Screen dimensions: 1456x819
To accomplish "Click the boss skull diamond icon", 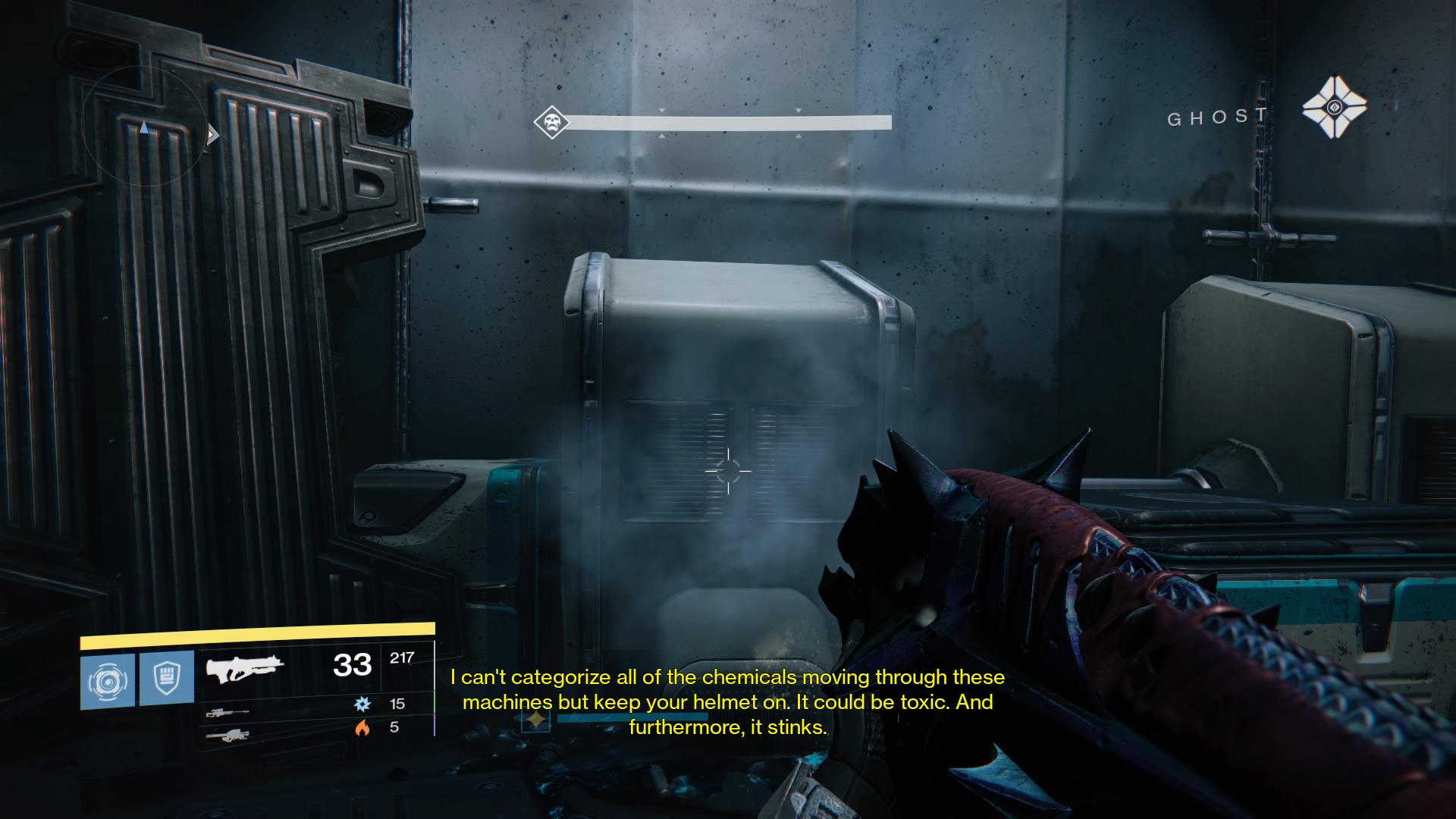I will pos(551,122).
